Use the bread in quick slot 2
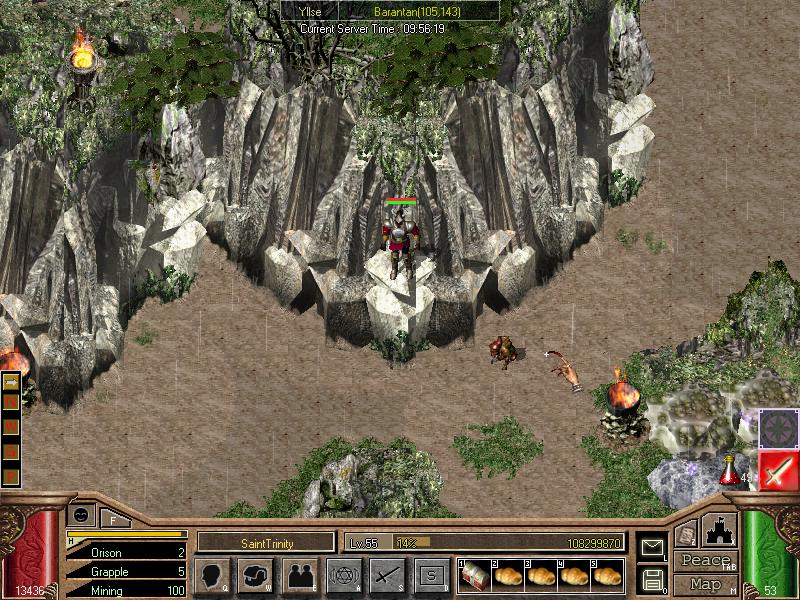This screenshot has height=600, width=800. tap(508, 575)
